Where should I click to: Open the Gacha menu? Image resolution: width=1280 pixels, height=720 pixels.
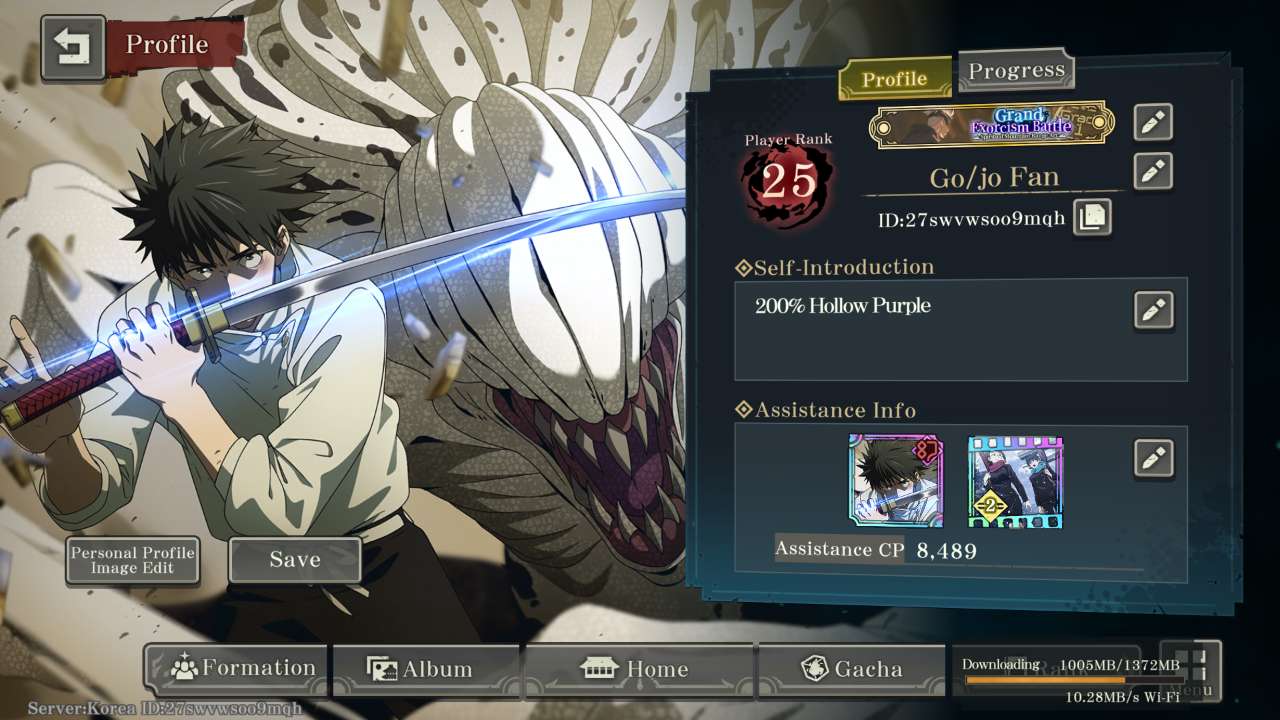pyautogui.click(x=851, y=669)
